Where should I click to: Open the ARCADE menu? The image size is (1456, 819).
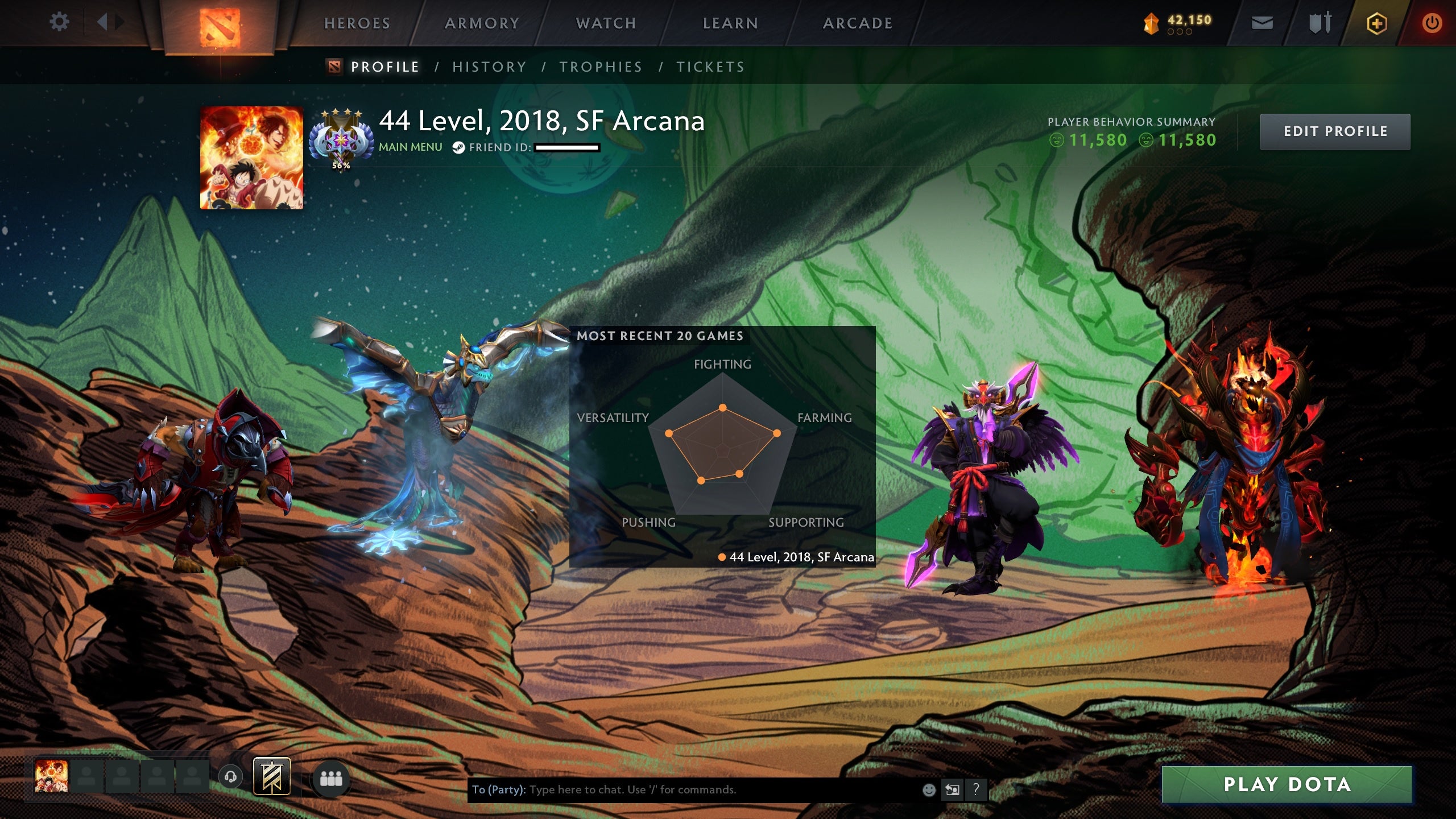click(x=858, y=23)
